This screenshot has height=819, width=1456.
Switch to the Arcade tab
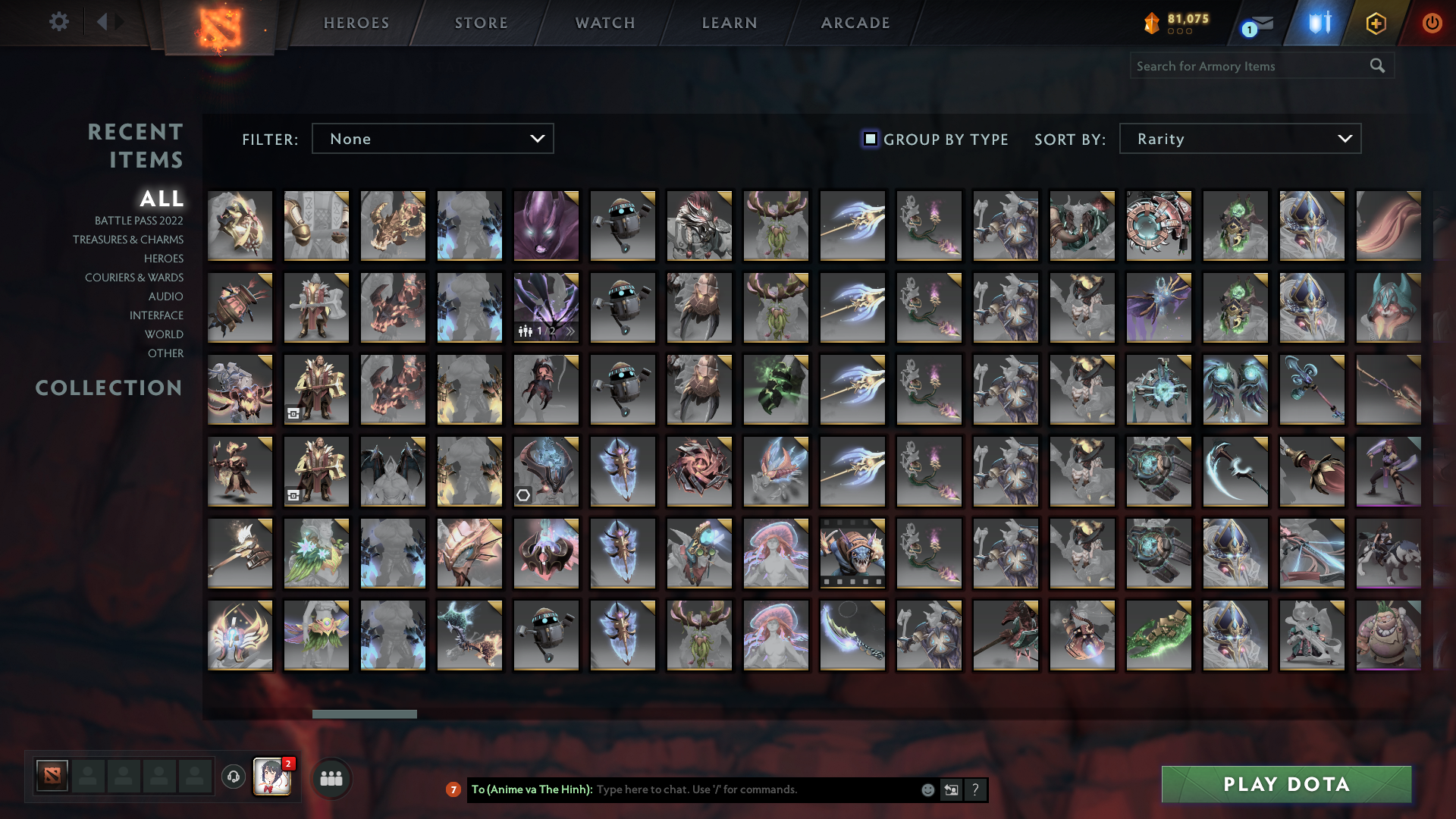(x=854, y=23)
